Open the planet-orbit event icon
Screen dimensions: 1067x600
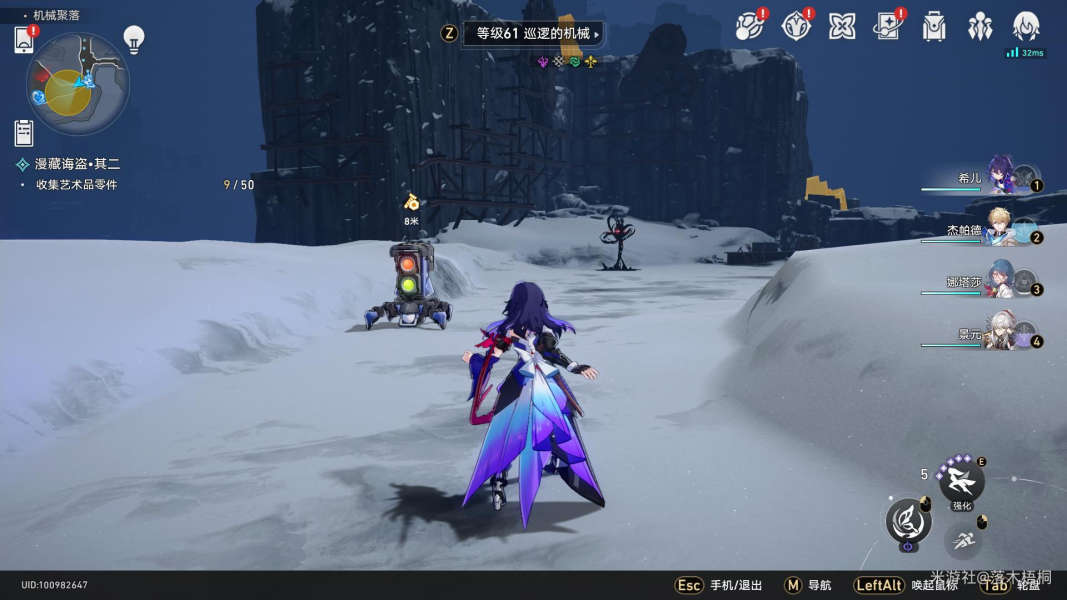[x=748, y=27]
